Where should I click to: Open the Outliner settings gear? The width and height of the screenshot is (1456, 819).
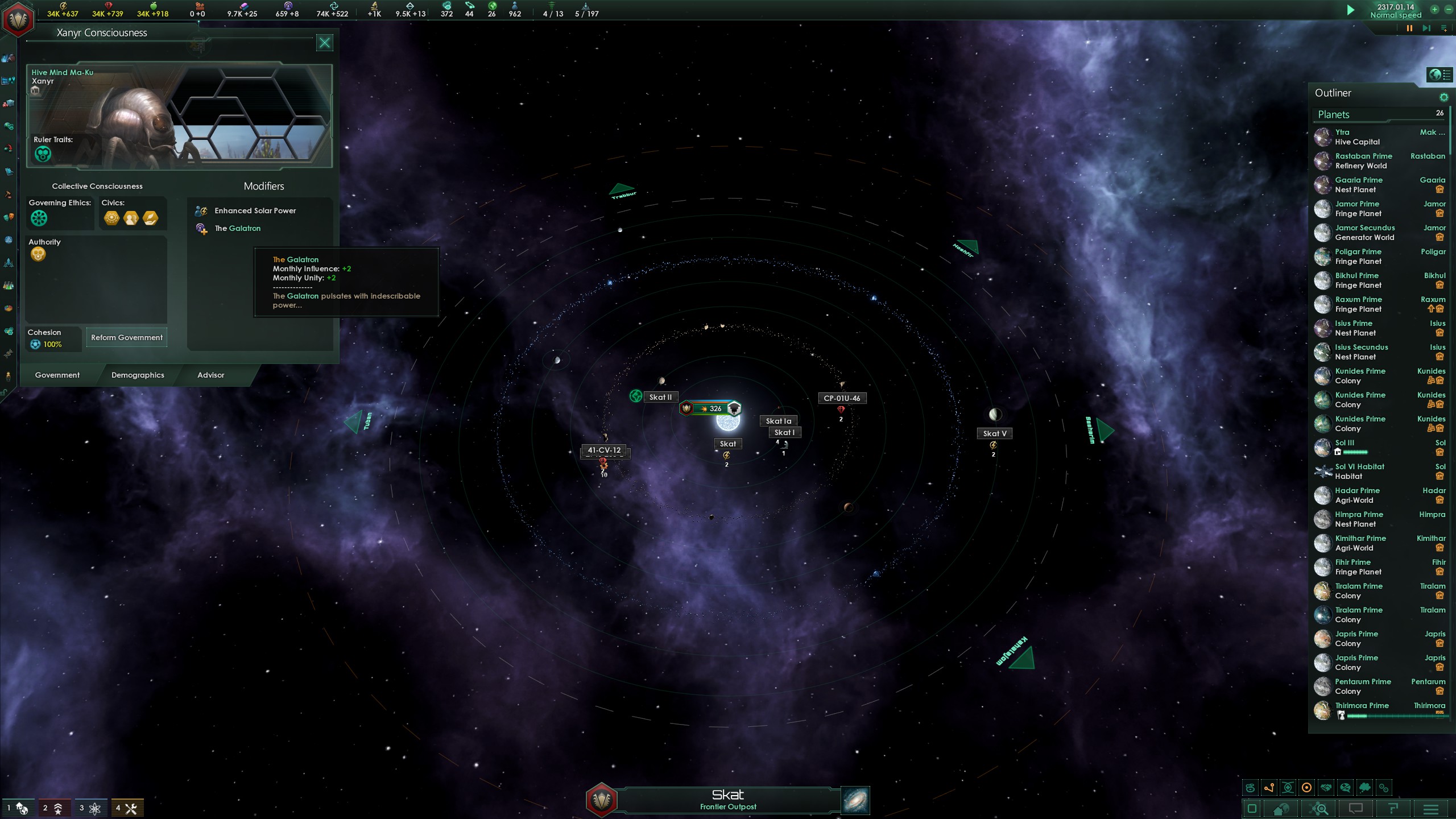click(x=1443, y=97)
